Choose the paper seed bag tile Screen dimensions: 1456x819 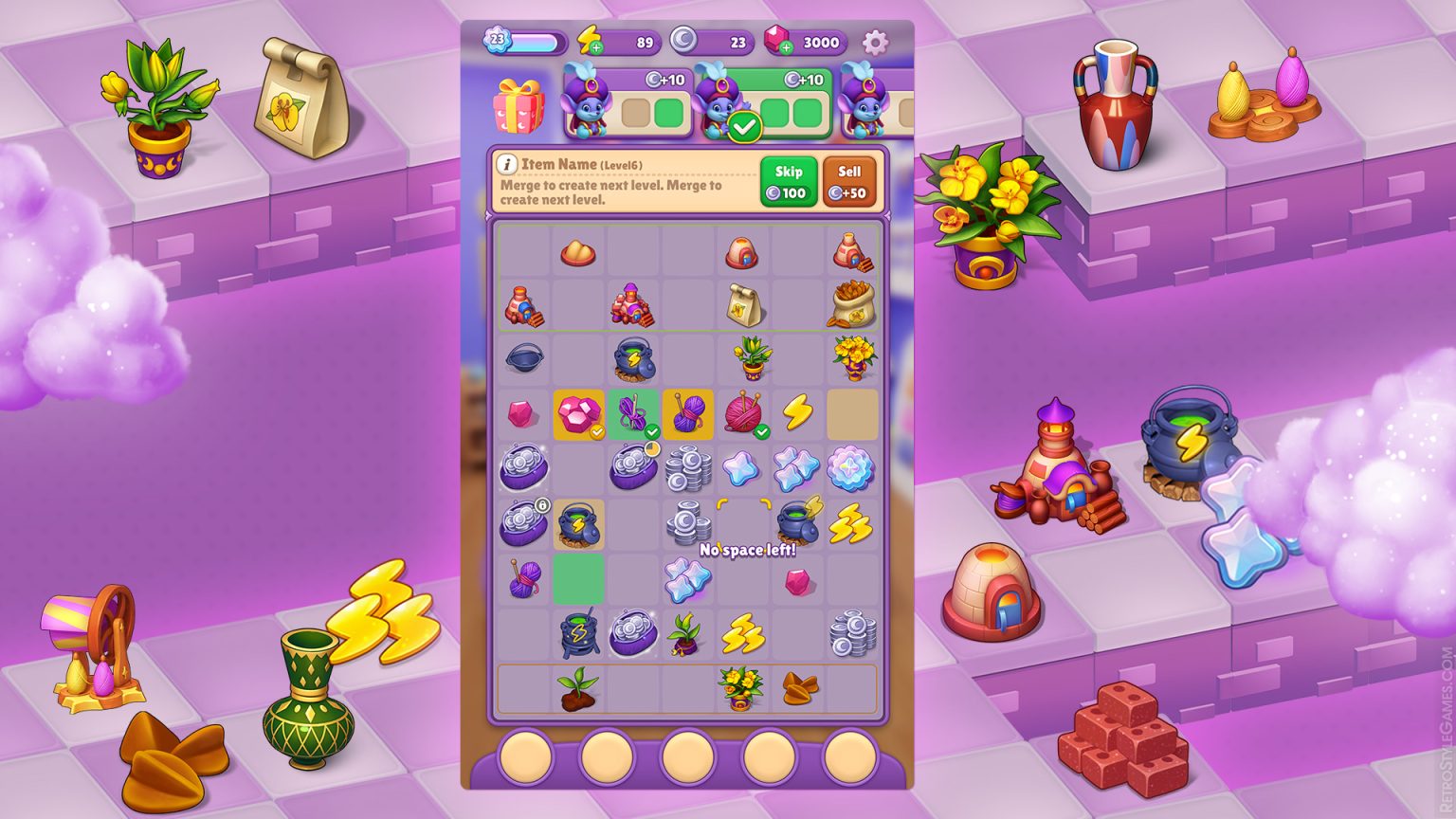click(x=743, y=304)
